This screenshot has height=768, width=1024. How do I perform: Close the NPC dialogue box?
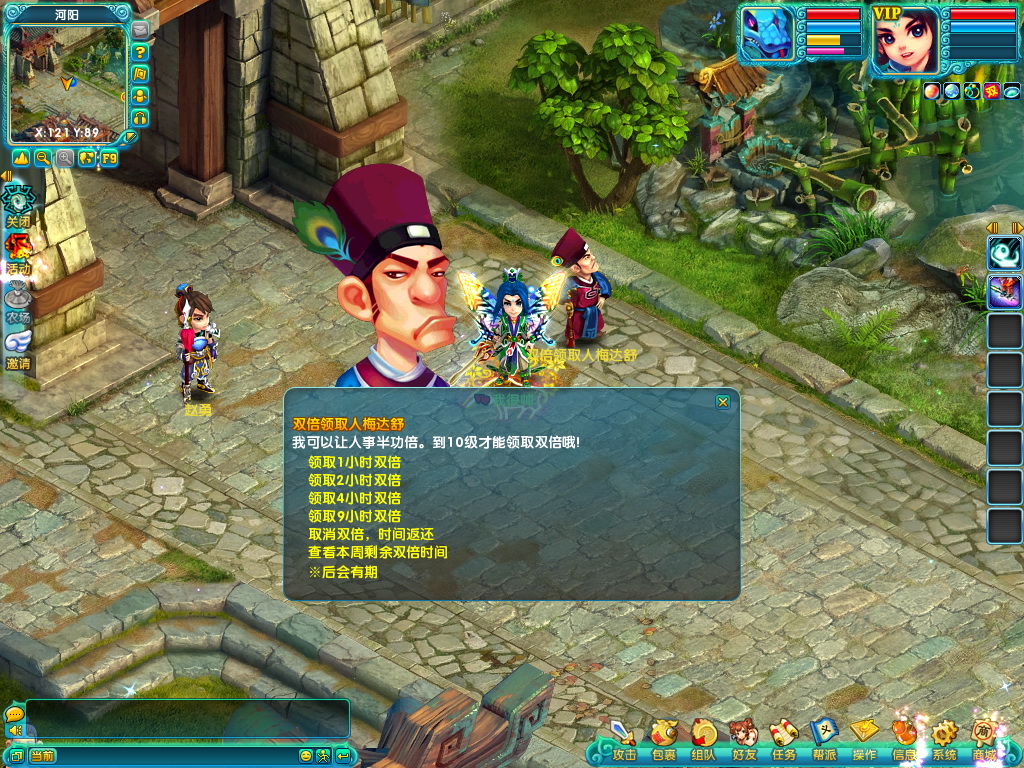[723, 402]
